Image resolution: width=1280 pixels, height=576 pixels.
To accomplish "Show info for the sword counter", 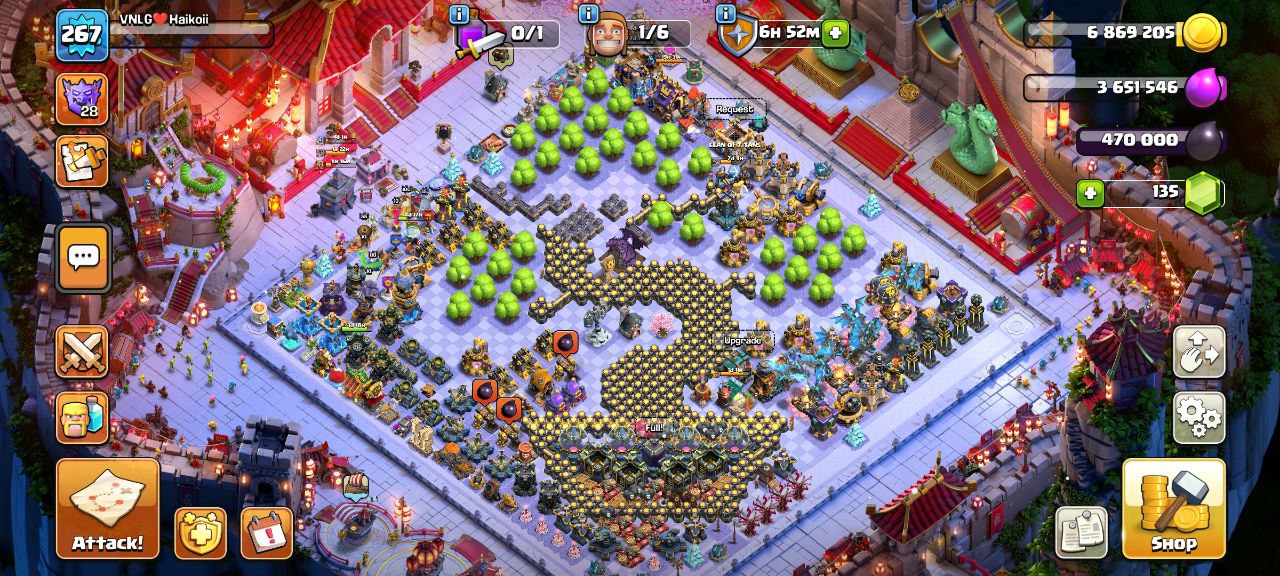I will click(x=459, y=14).
